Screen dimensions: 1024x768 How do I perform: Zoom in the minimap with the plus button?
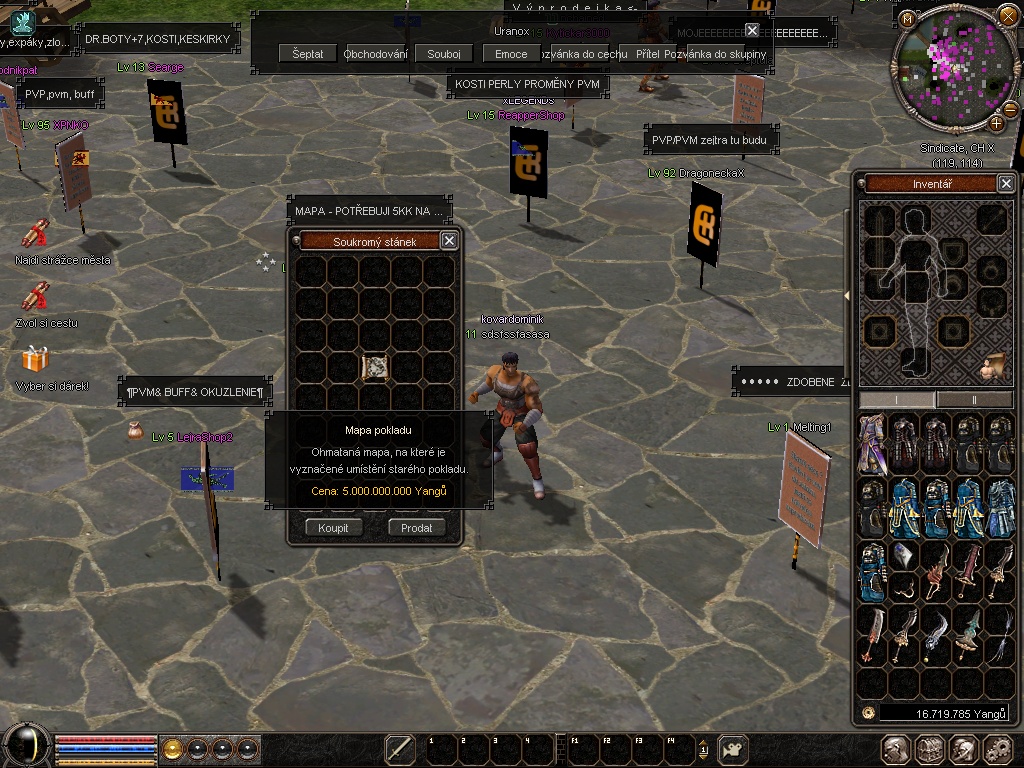pos(997,124)
